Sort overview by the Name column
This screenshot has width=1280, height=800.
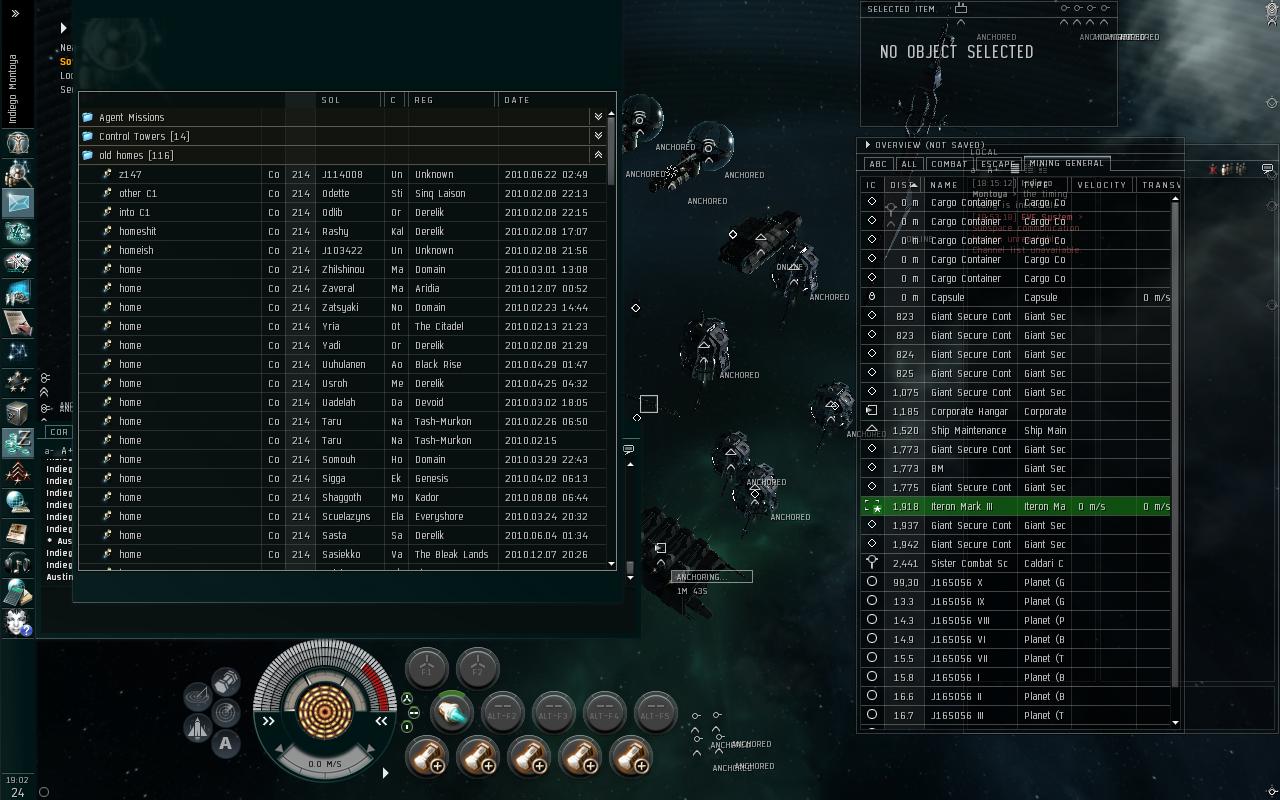point(944,185)
